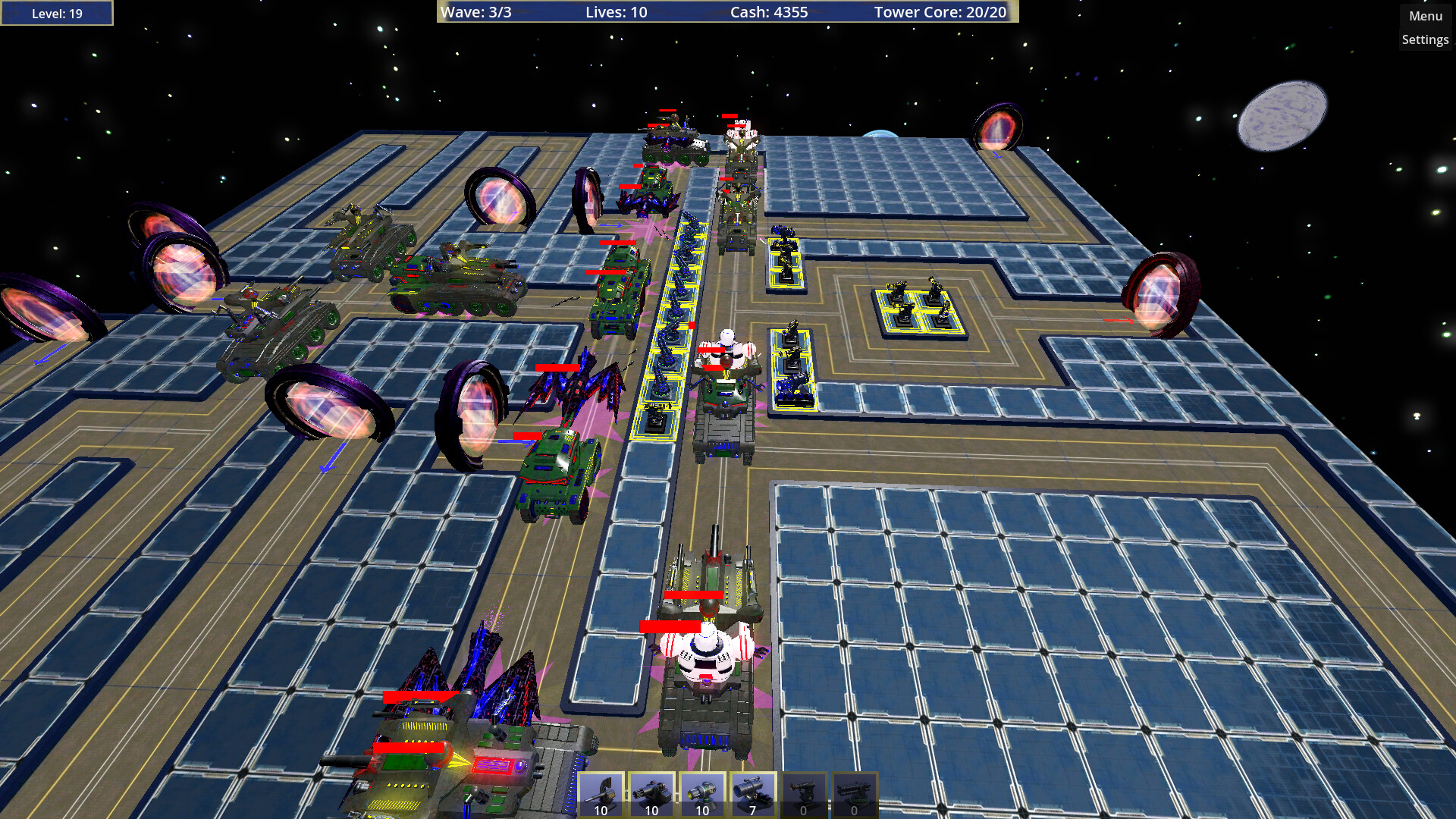Click the Cash 4355 display

pos(768,12)
